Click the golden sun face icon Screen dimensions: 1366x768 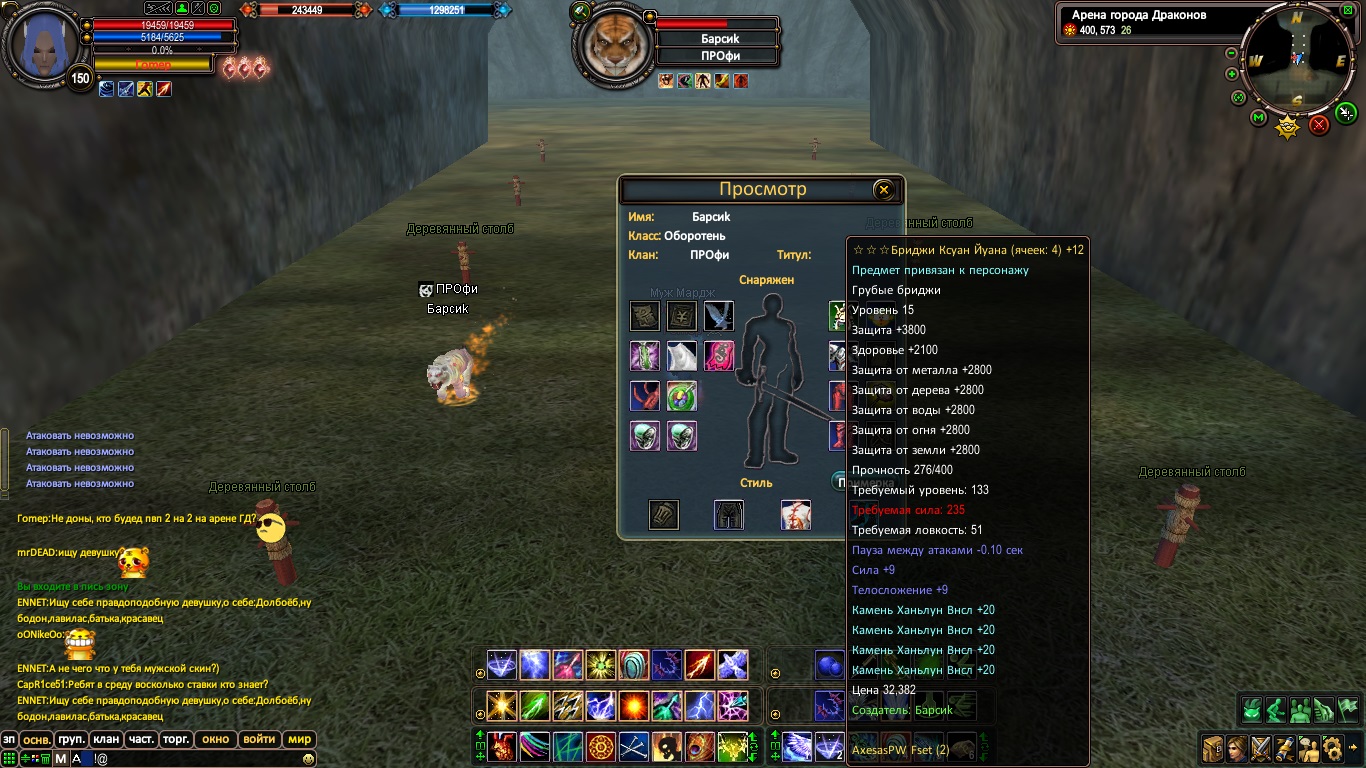point(1287,127)
